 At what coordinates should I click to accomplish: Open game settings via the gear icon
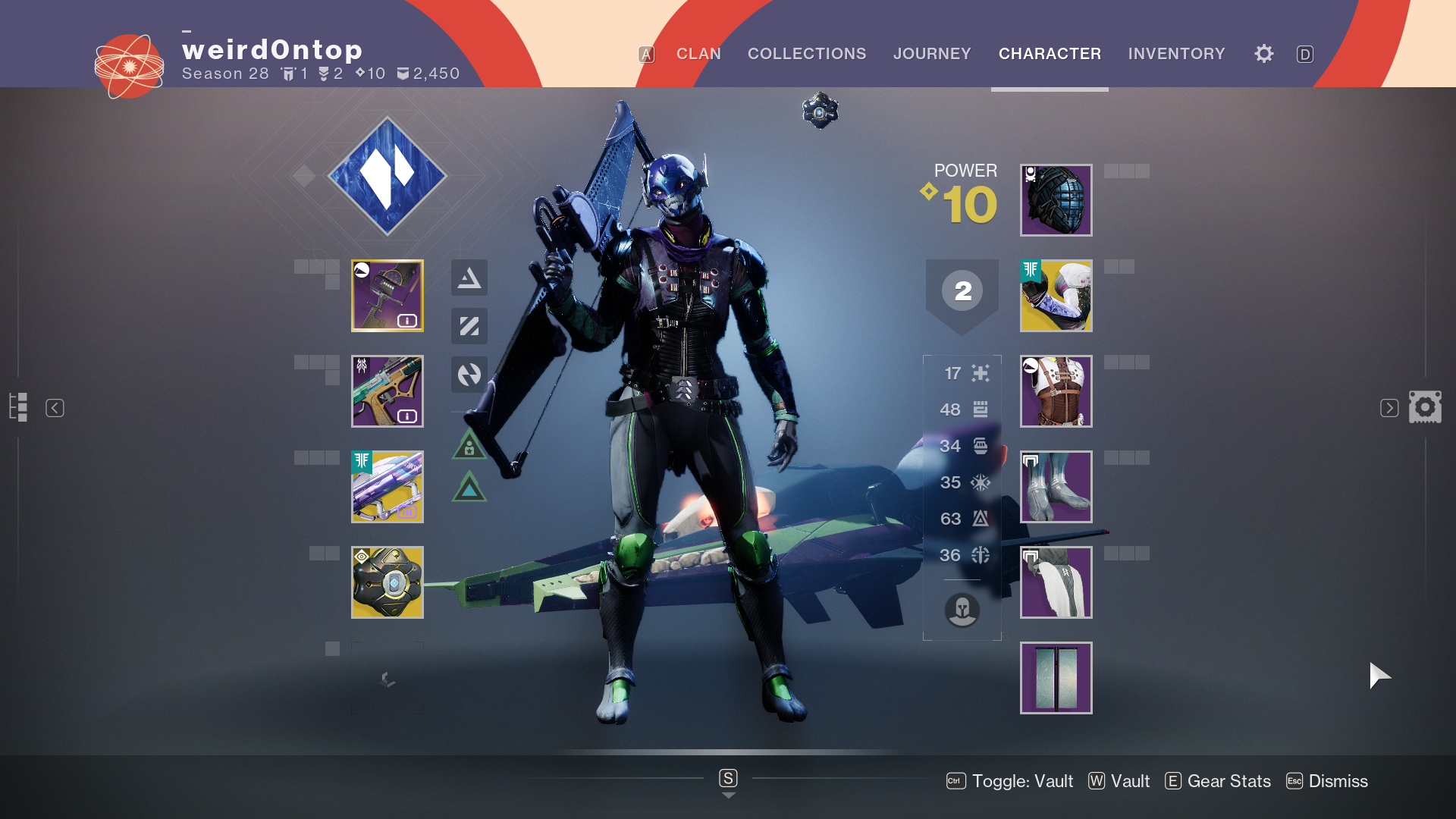point(1263,54)
